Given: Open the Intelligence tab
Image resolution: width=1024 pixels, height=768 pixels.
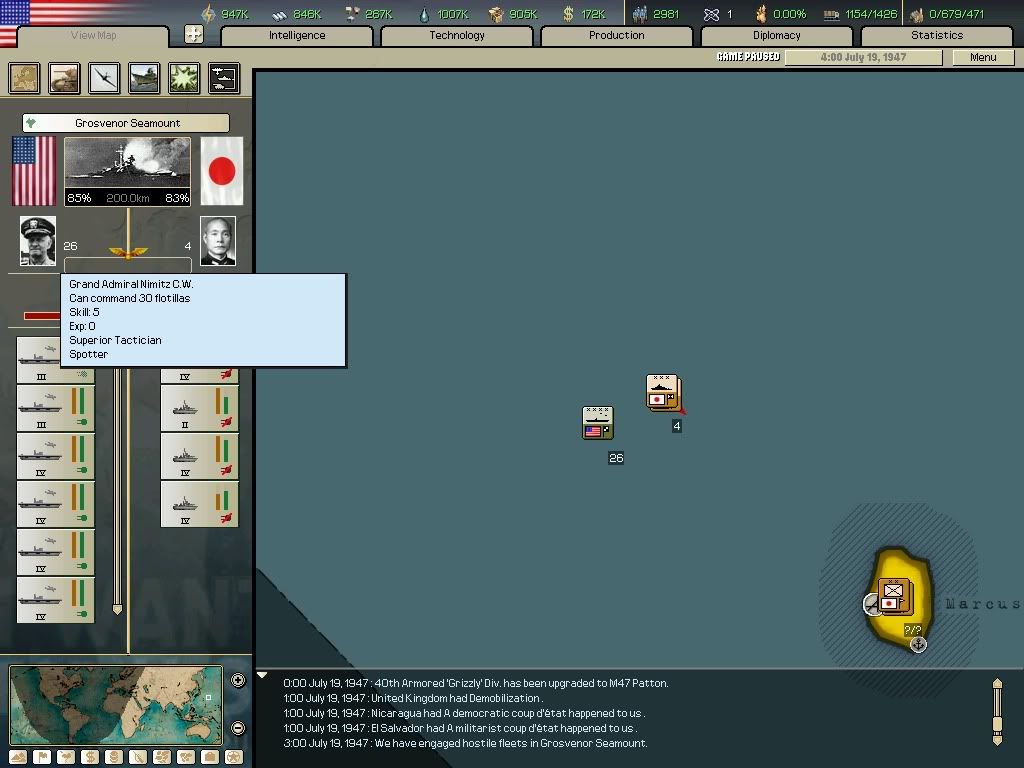Looking at the screenshot, I should pyautogui.click(x=297, y=36).
